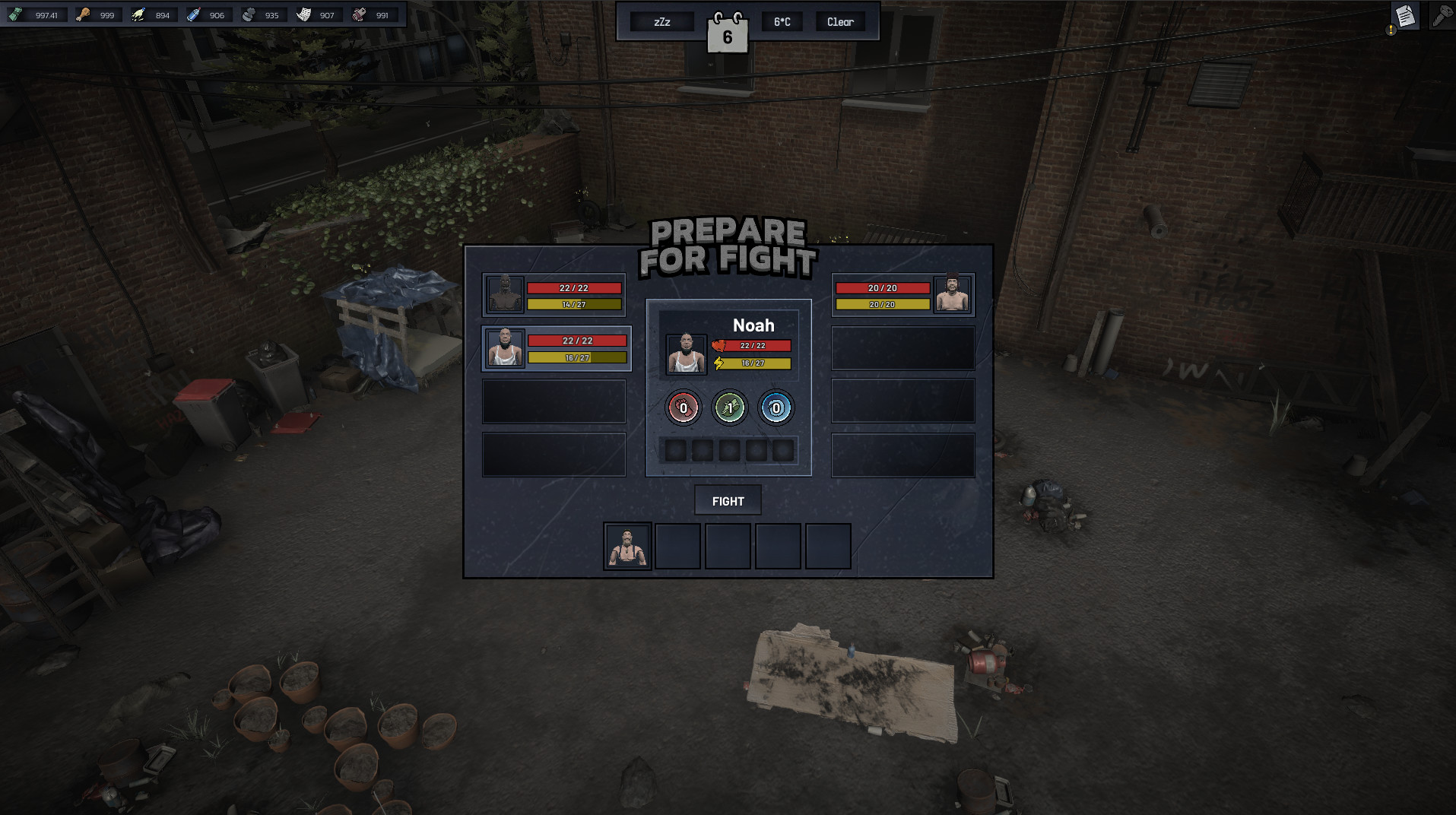
Task: Click the papers icon showing 907
Action: (304, 14)
